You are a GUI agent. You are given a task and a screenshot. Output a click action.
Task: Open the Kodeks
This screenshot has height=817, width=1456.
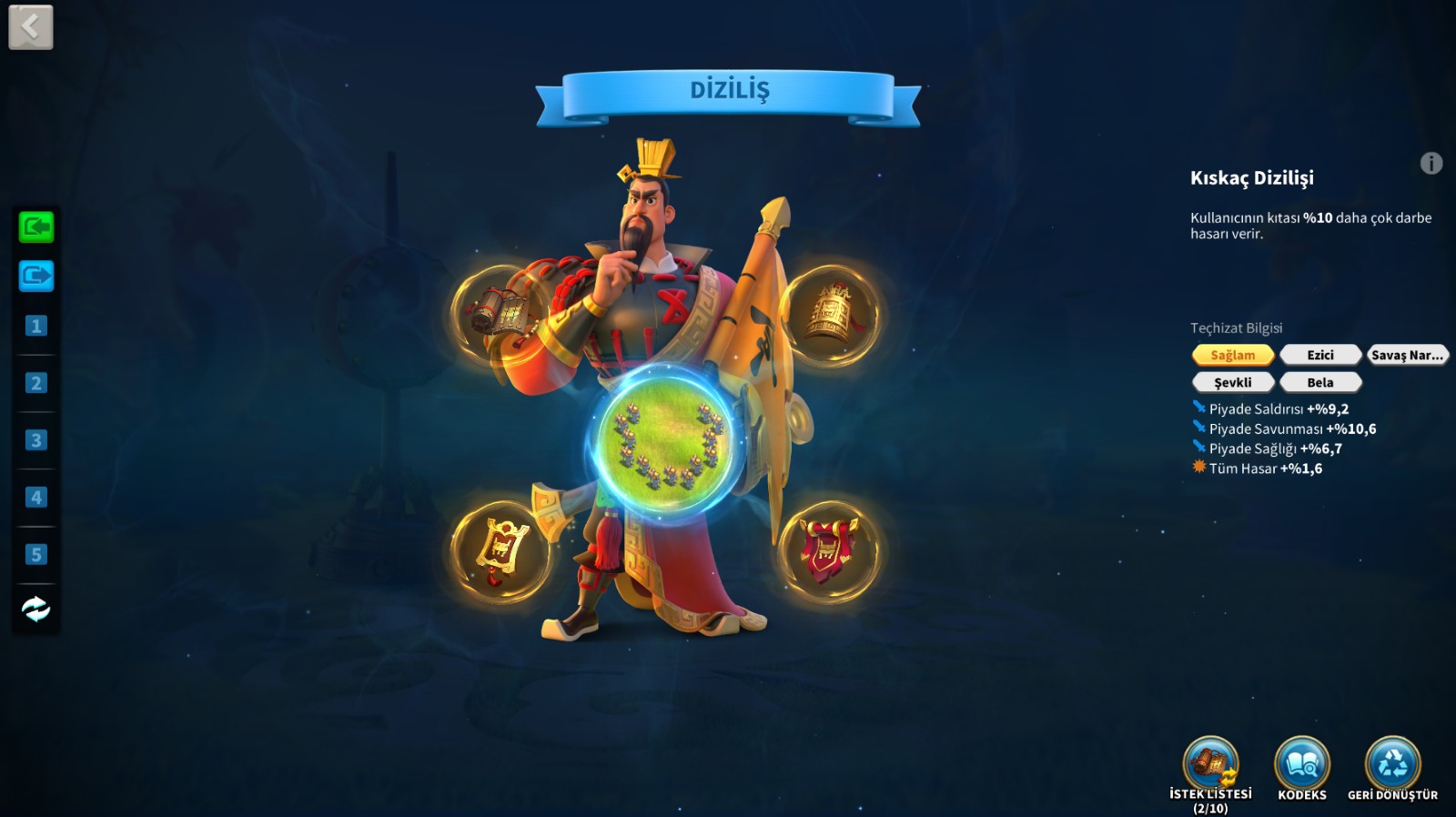[1301, 764]
